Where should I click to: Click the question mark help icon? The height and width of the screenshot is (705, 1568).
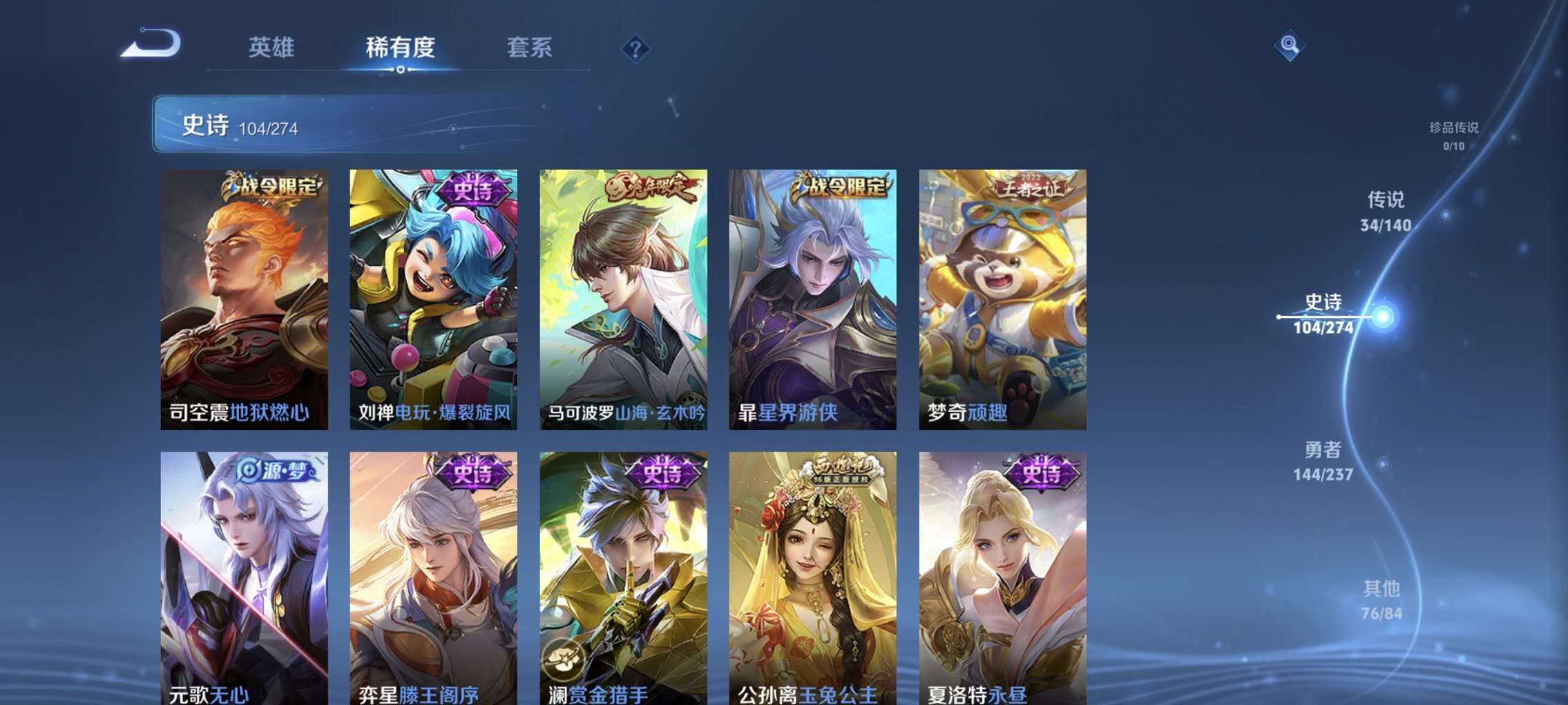[x=636, y=48]
